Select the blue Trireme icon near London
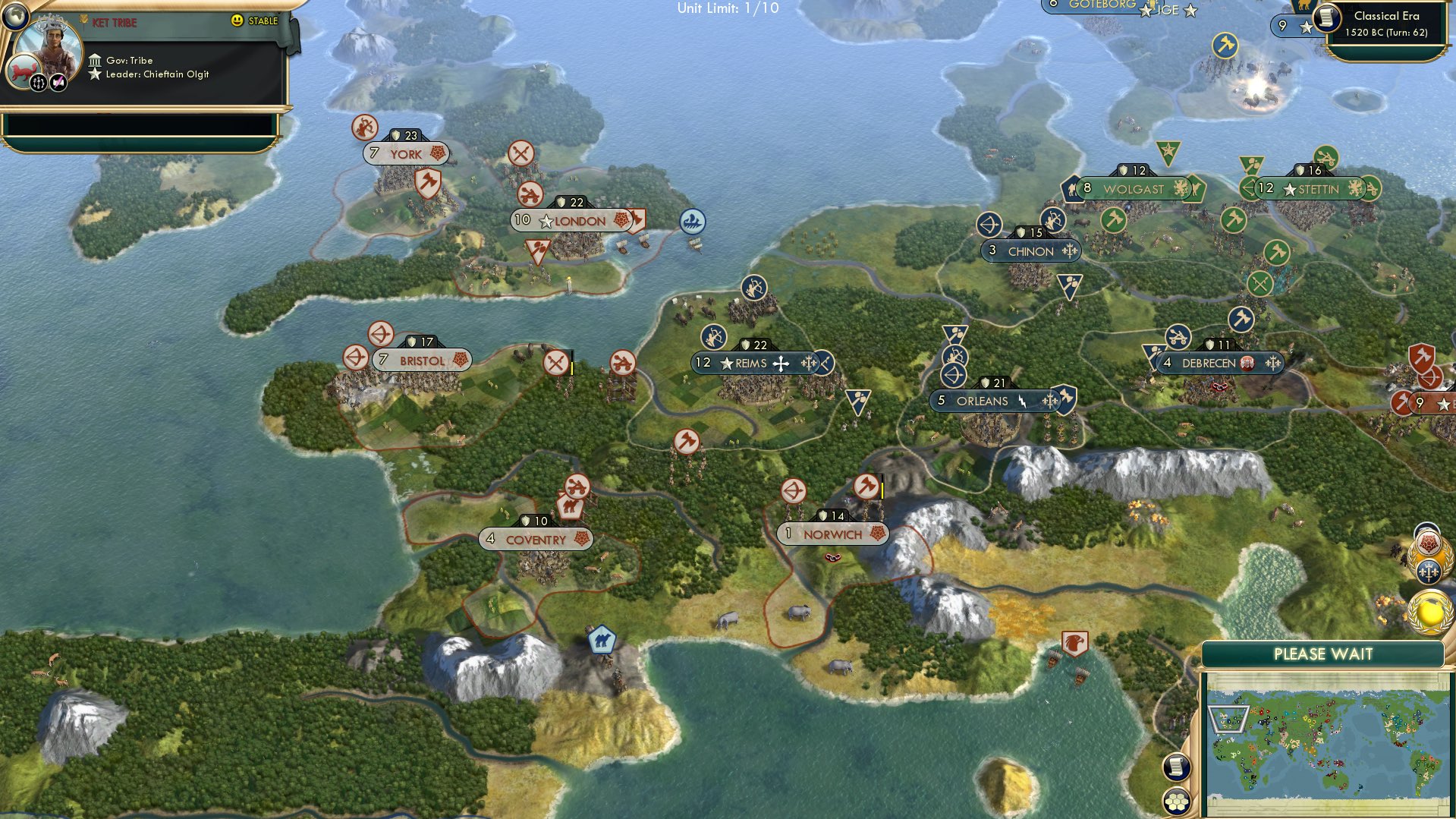 692,222
